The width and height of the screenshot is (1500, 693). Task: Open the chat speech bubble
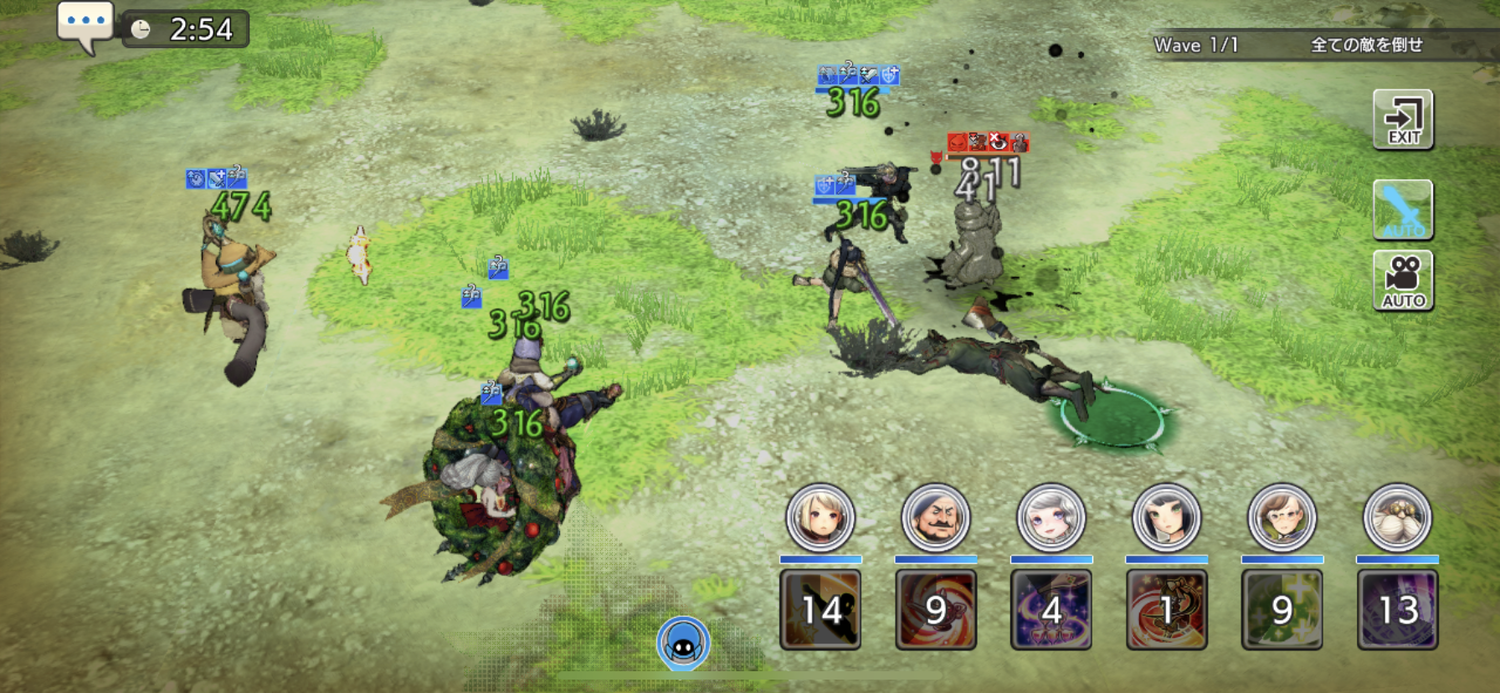coord(85,24)
